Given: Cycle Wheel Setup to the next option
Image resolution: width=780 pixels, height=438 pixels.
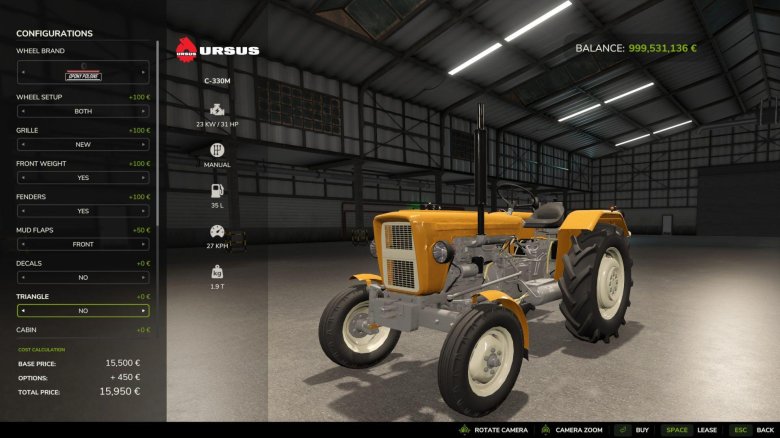Looking at the screenshot, I should pos(145,111).
